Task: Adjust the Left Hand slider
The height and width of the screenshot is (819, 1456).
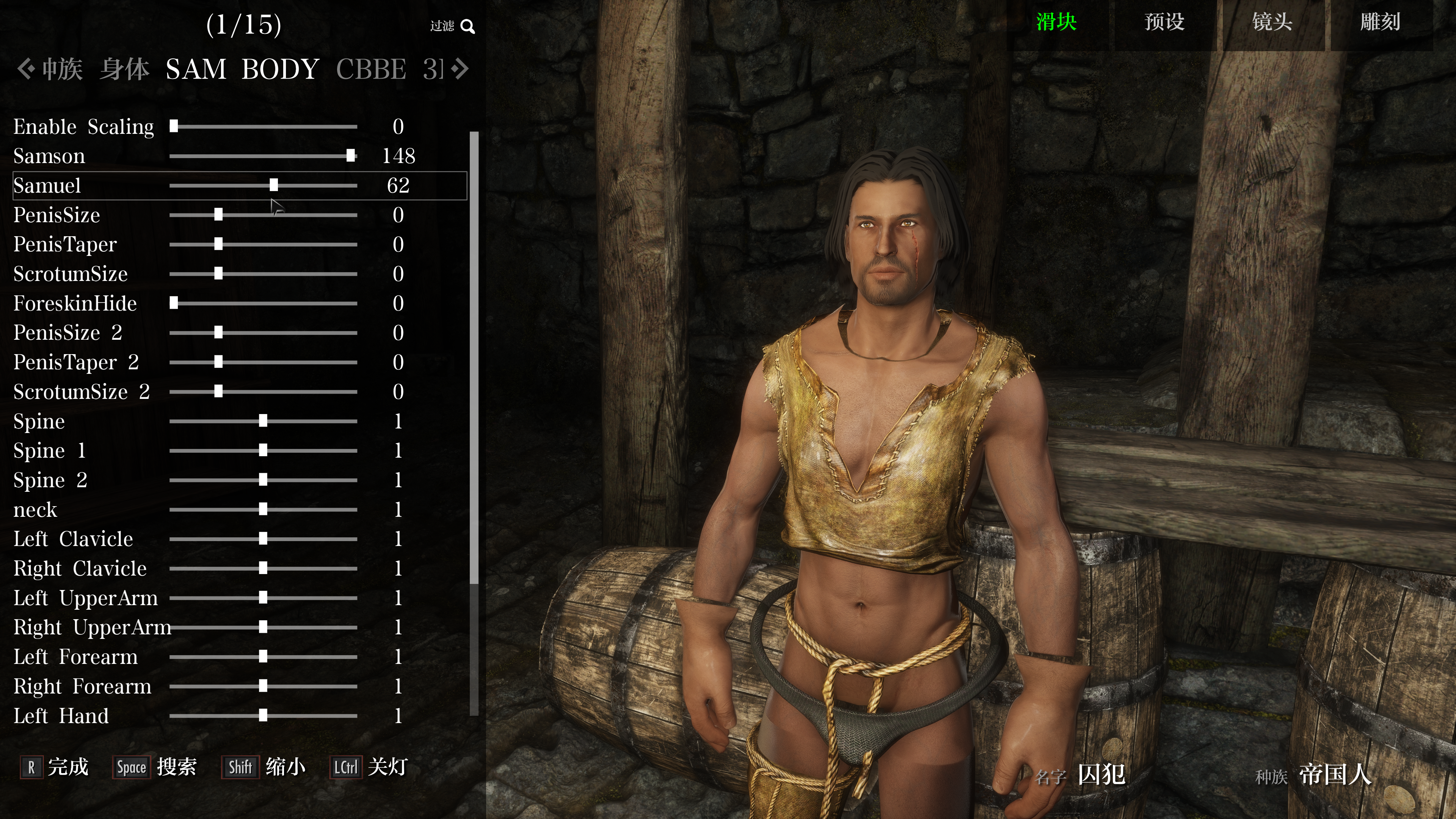Action: tap(263, 716)
